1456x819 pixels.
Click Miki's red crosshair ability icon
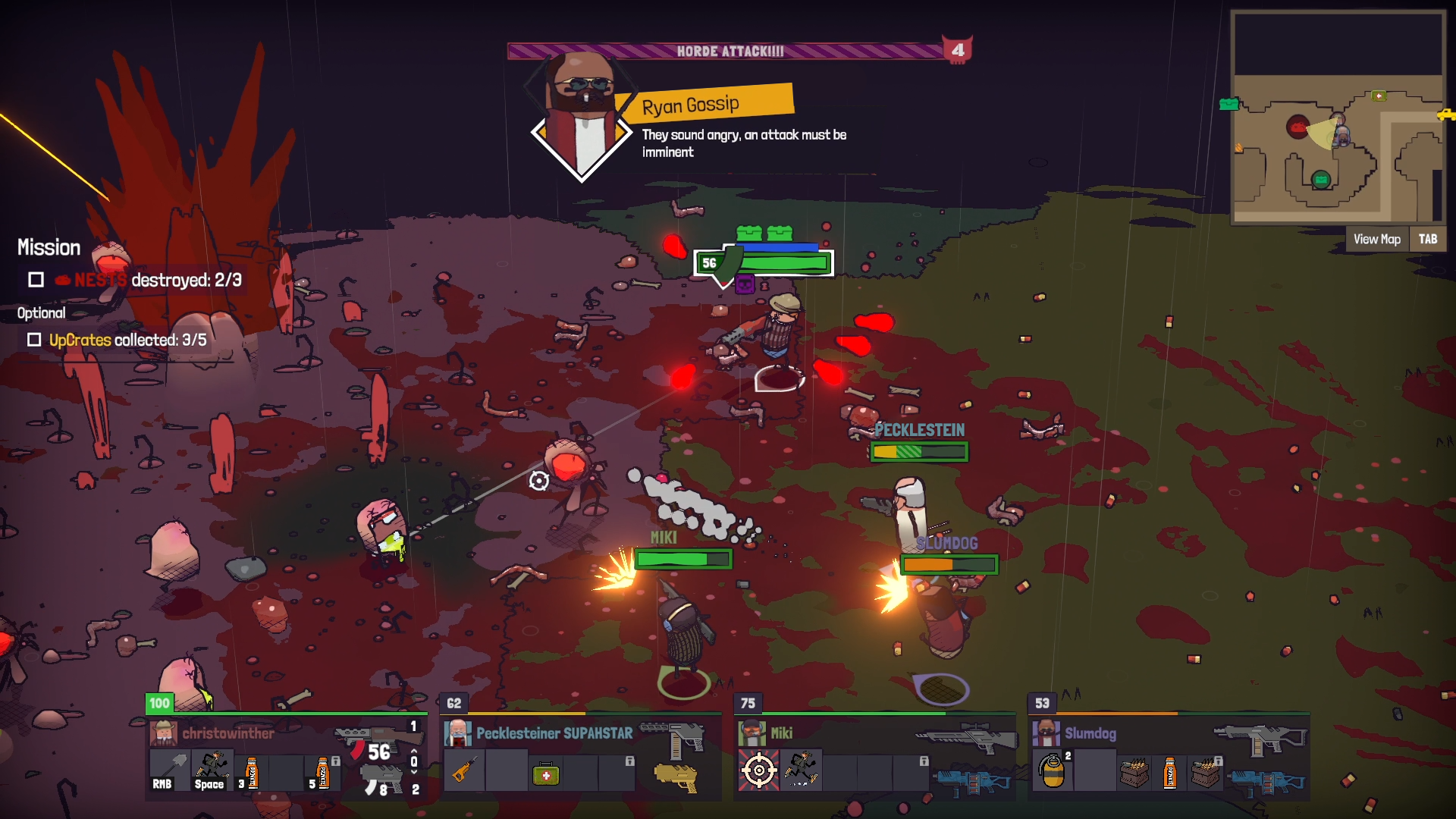pyautogui.click(x=758, y=770)
